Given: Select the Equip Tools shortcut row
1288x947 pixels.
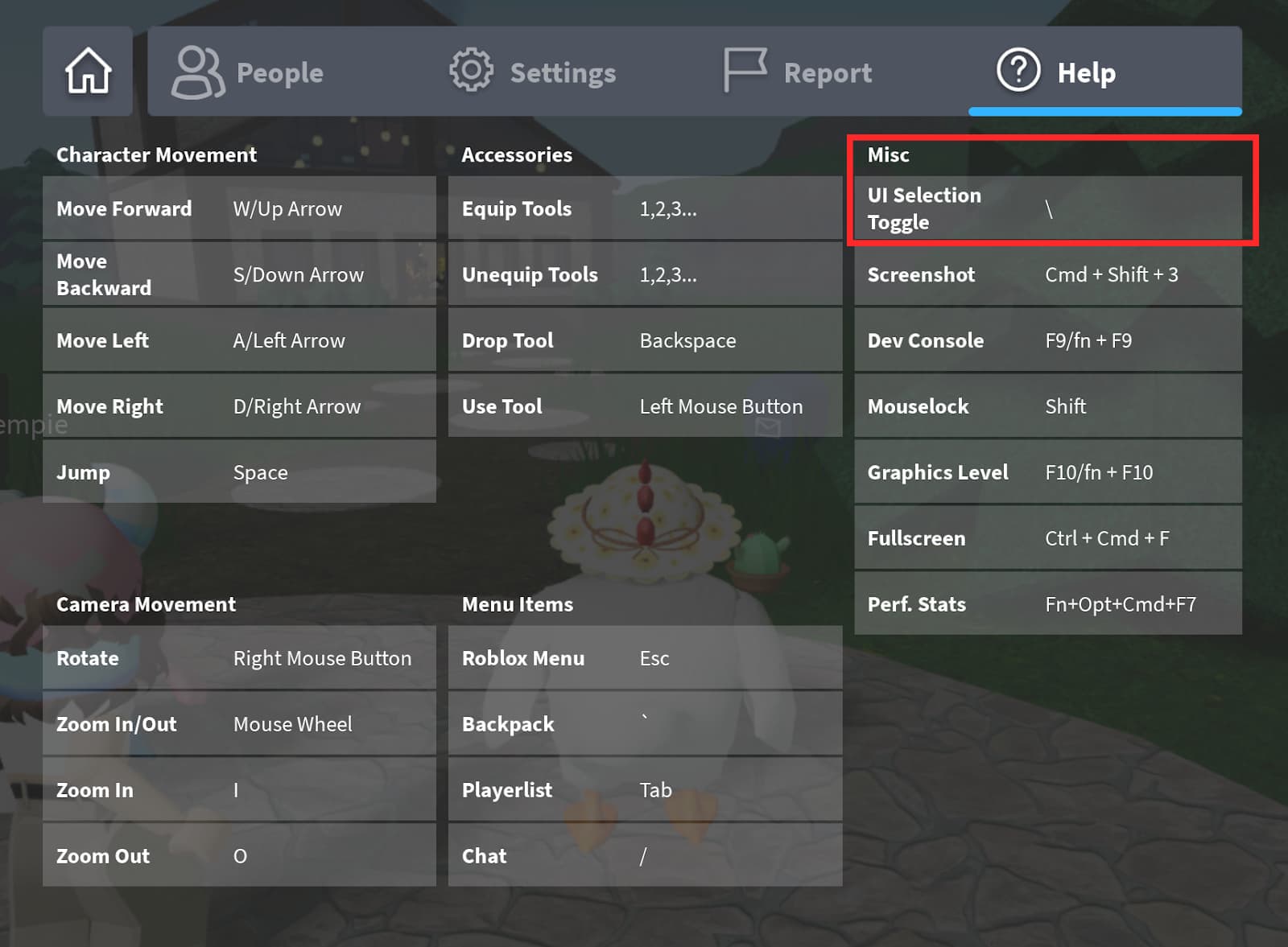Looking at the screenshot, I should pyautogui.click(x=644, y=208).
